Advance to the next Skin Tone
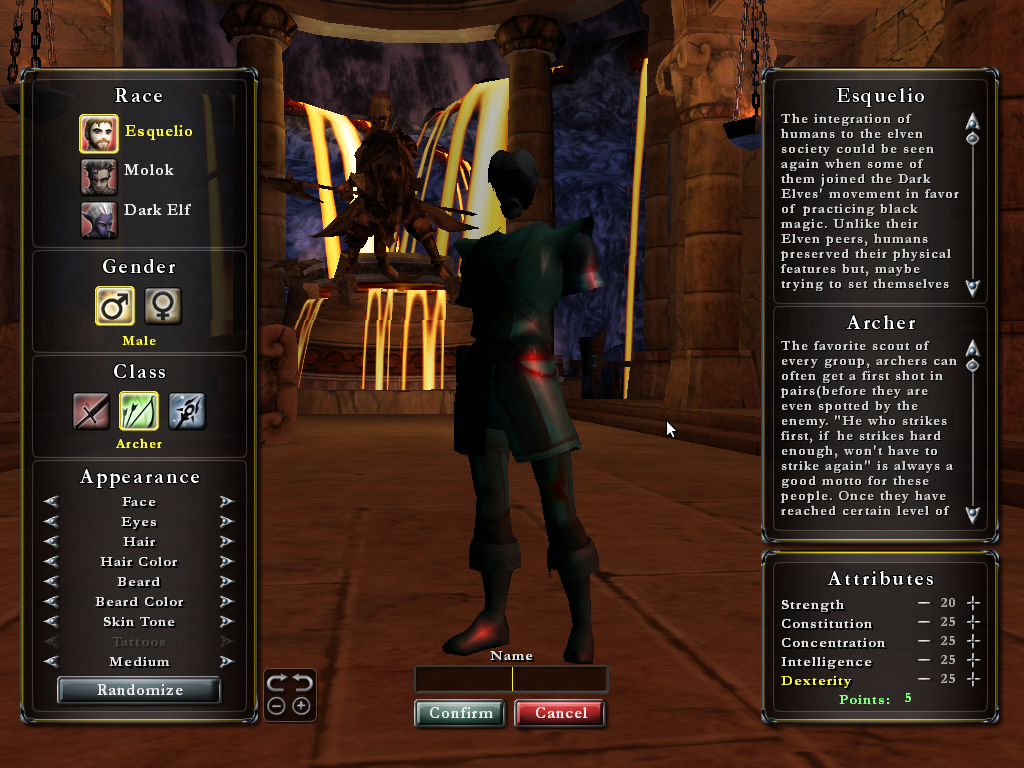The image size is (1024, 768). [227, 622]
